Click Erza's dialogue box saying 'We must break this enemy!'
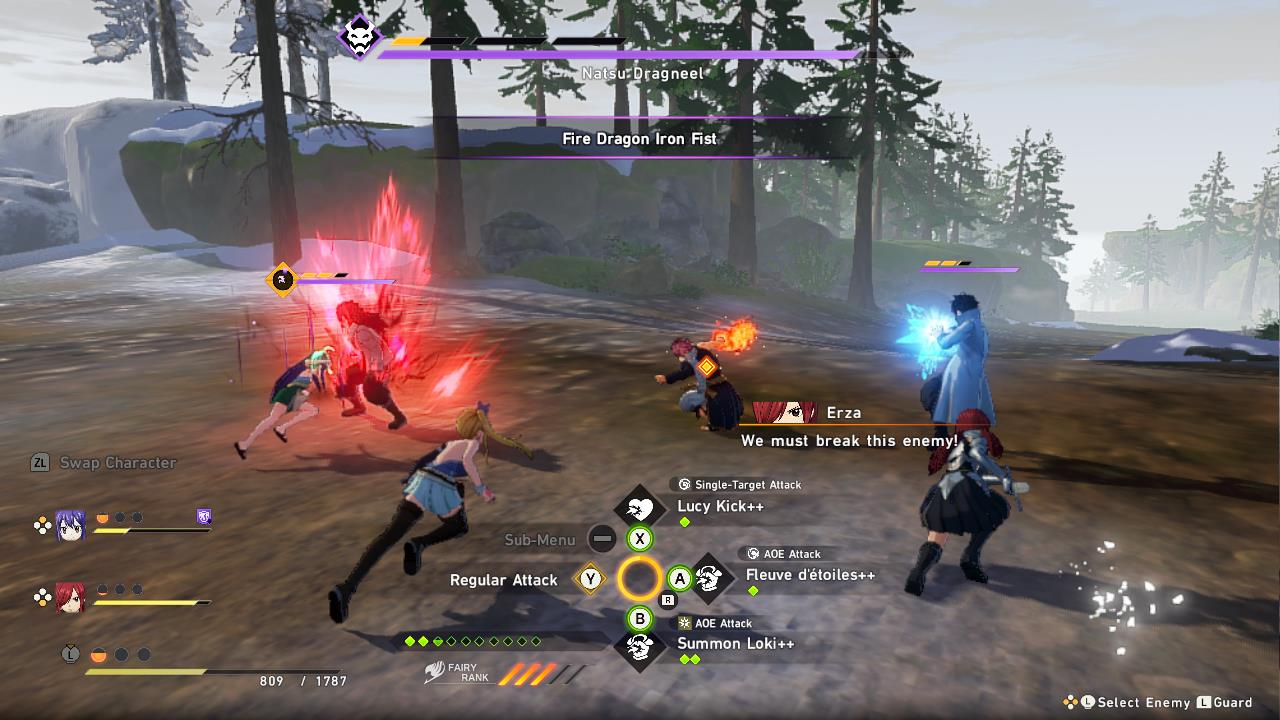Screen dimensions: 1280x720 click(845, 440)
